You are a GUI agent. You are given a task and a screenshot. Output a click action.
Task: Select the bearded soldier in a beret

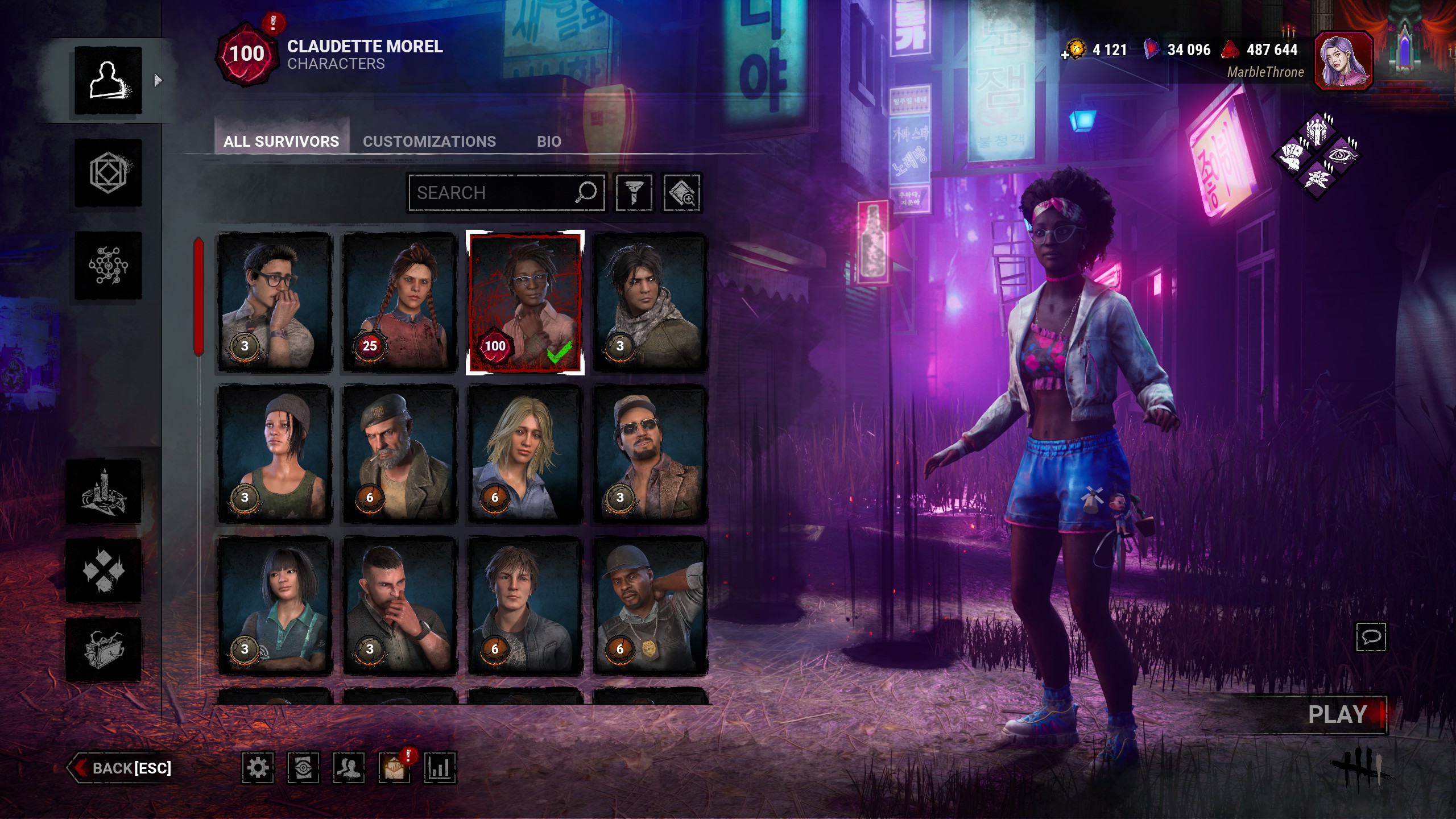[400, 454]
